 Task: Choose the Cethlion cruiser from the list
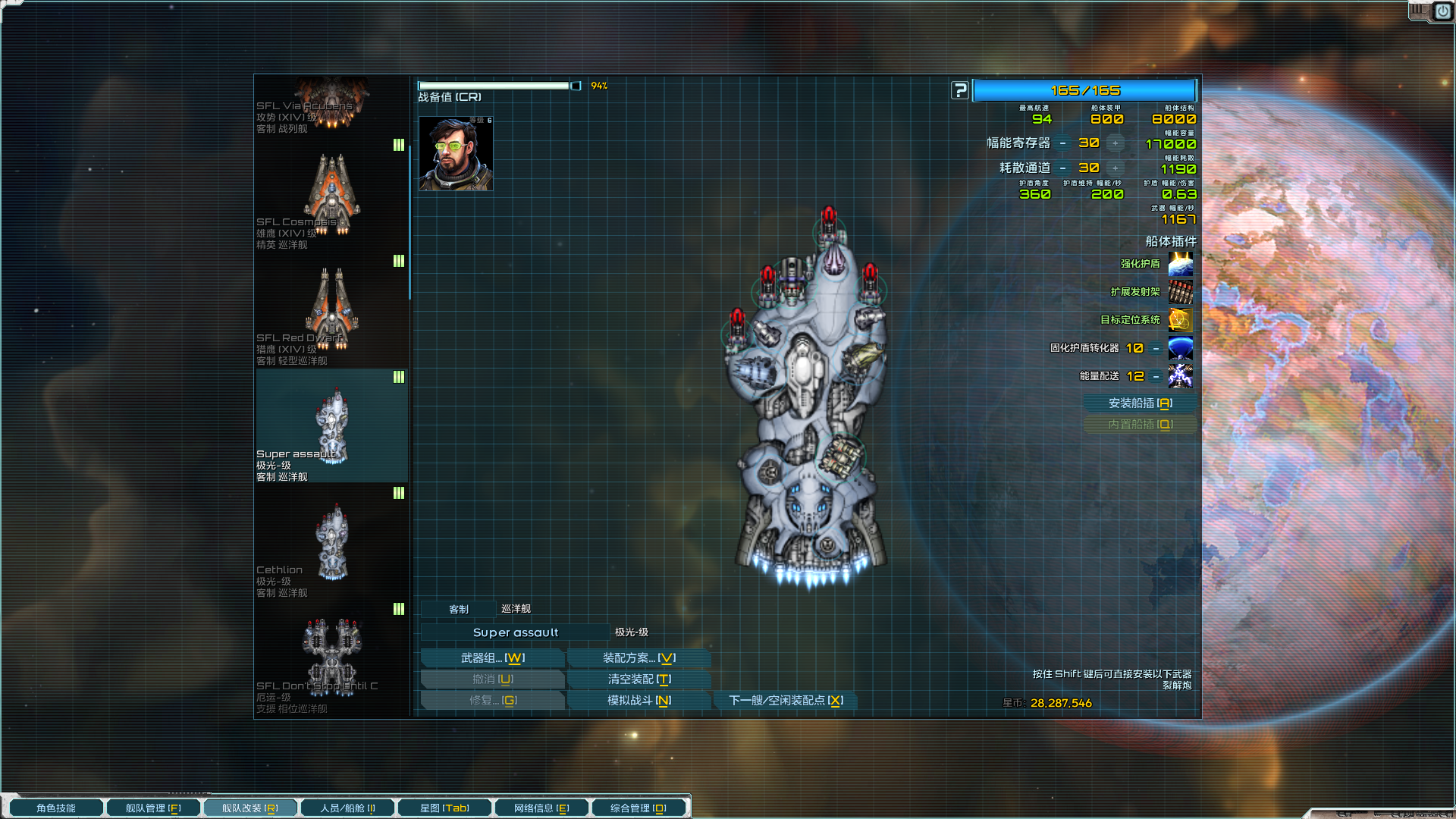pos(332,544)
